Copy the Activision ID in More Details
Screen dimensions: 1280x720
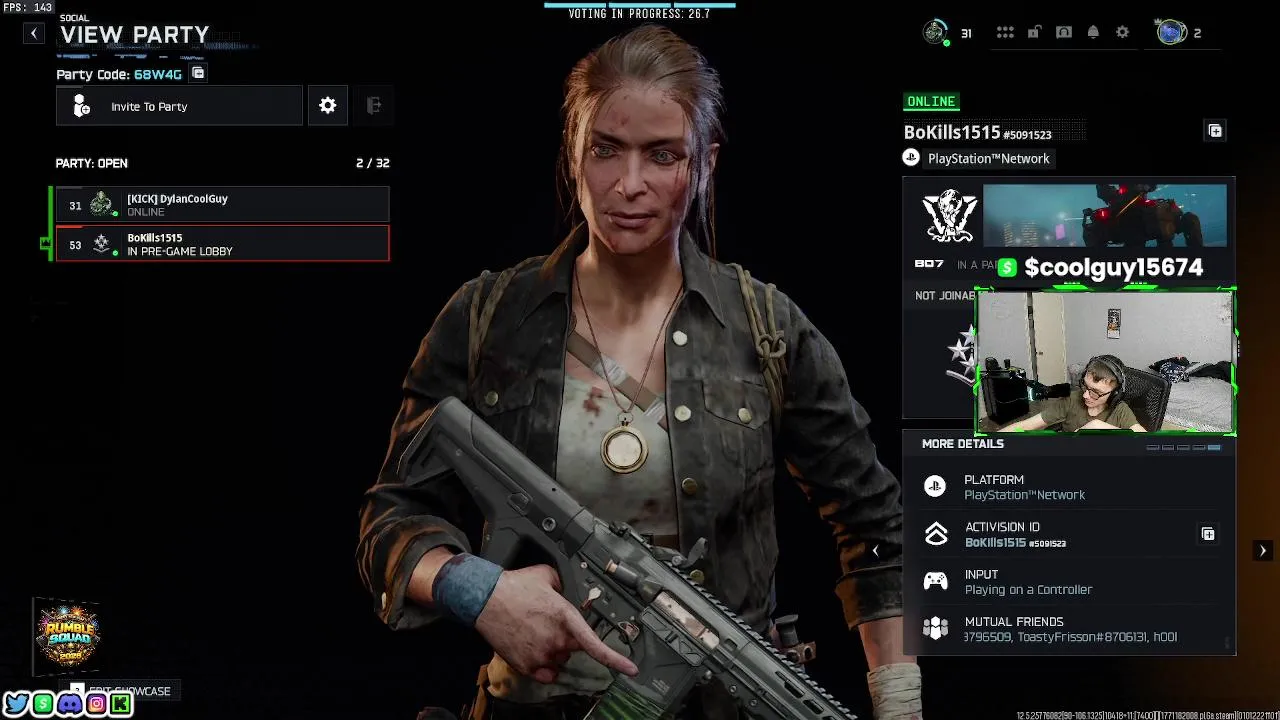[x=1208, y=534]
